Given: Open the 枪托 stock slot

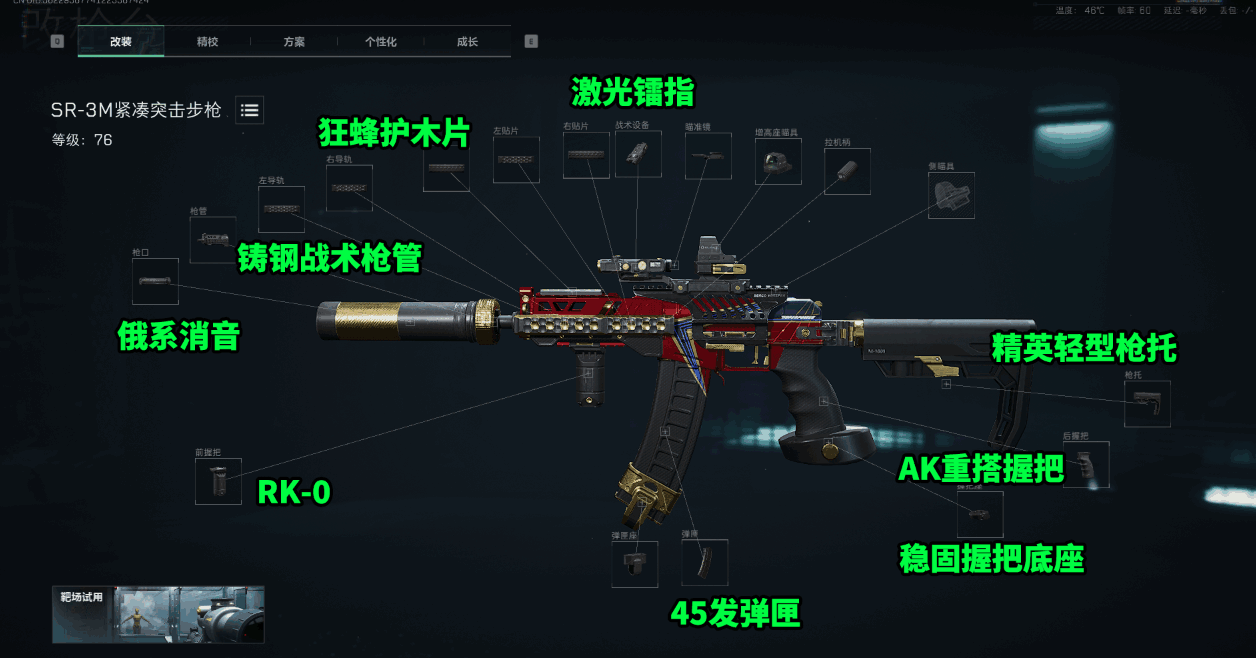Looking at the screenshot, I should (1147, 404).
